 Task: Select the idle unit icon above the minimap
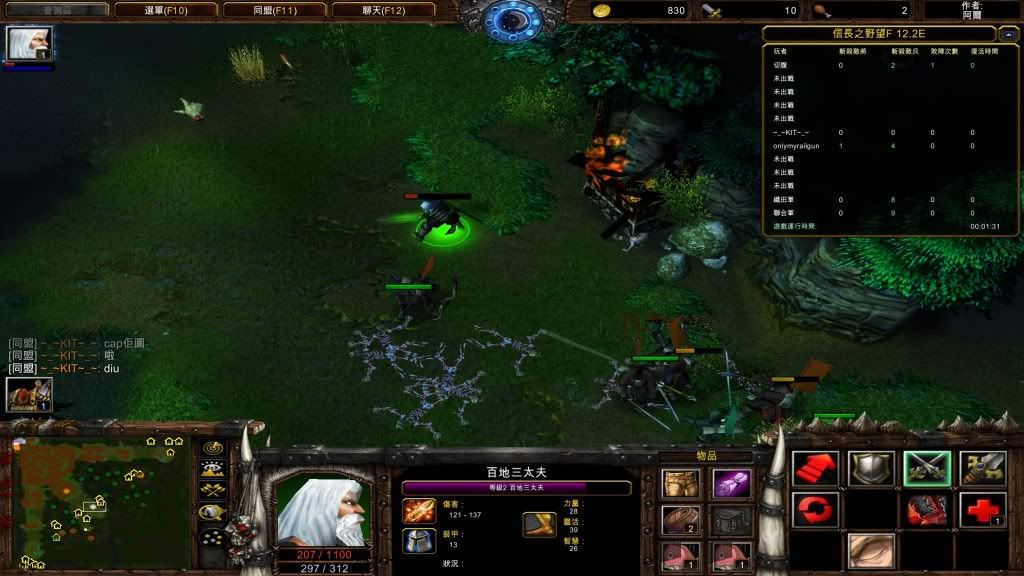28,395
